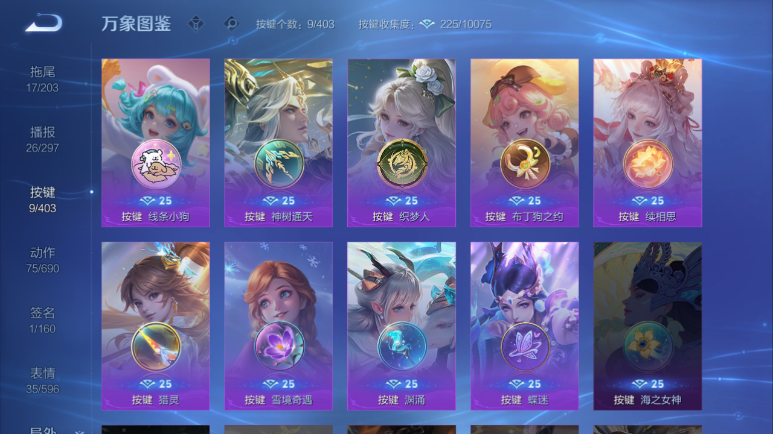Select the 海之女神 button skin card
Viewport: 773px width, 434px height.
[647, 325]
